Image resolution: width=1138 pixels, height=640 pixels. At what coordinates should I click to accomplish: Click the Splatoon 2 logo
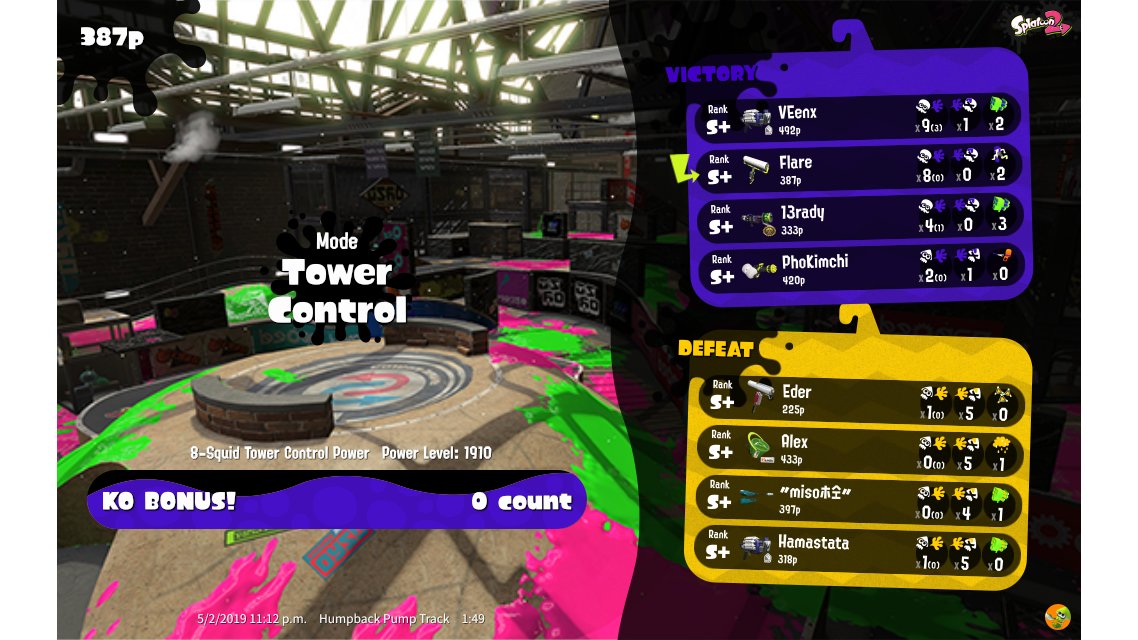tap(1042, 26)
